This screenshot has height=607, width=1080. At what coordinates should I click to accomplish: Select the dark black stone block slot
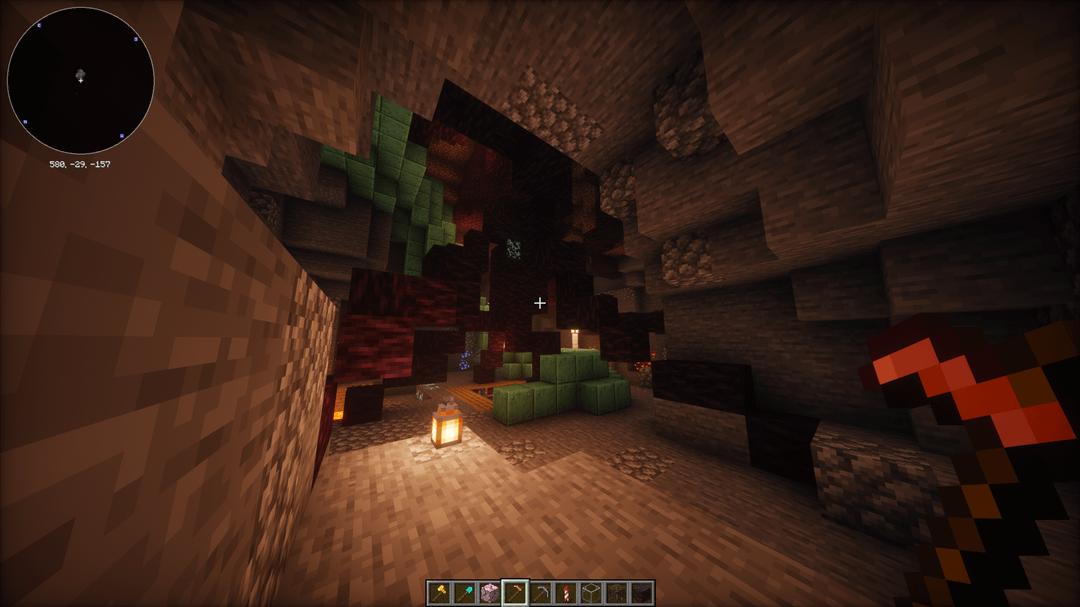click(x=641, y=592)
